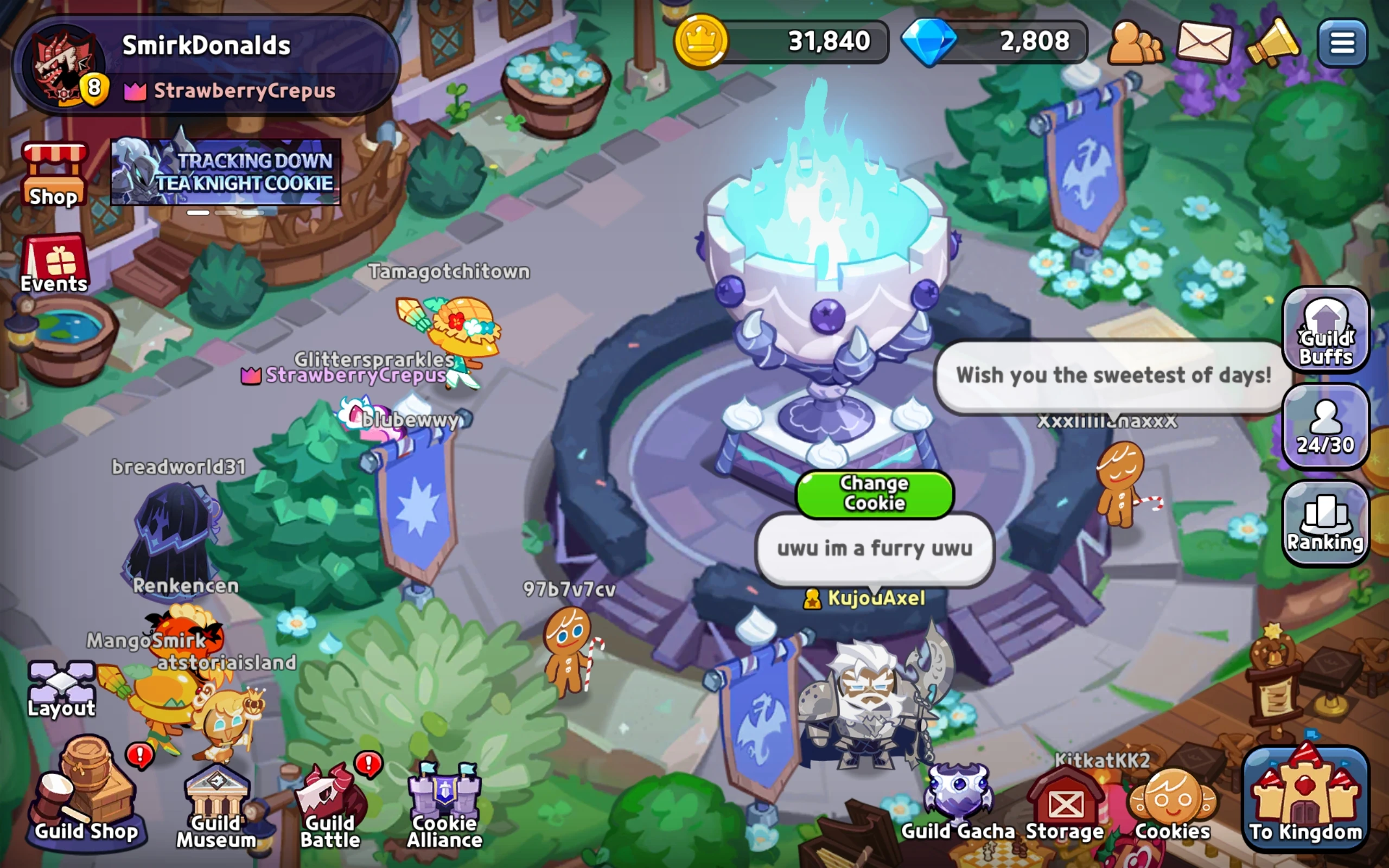Screen dimensions: 1389x868
Task: Open the Events panel
Action: 54,264
